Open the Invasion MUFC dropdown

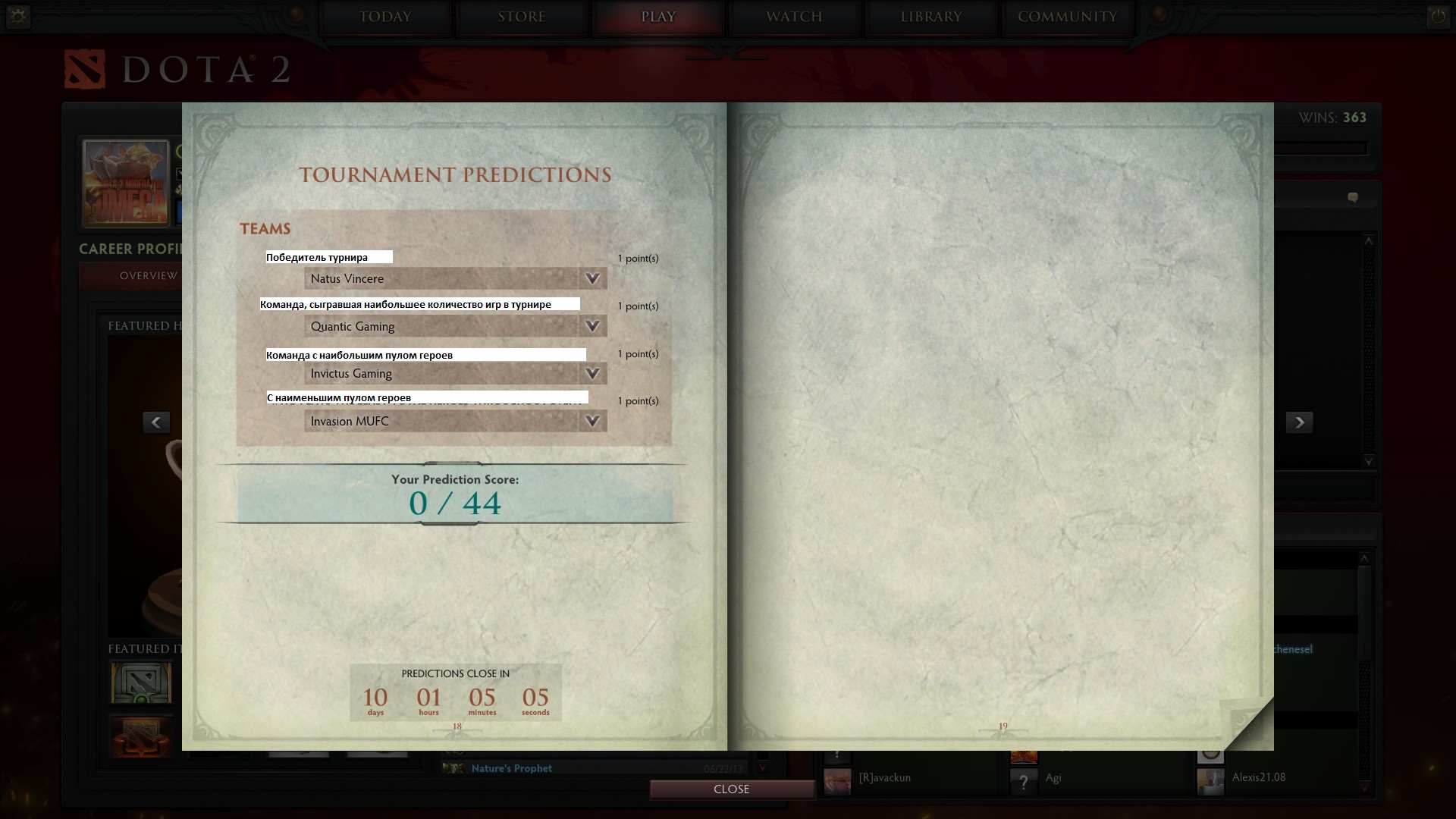(x=455, y=422)
